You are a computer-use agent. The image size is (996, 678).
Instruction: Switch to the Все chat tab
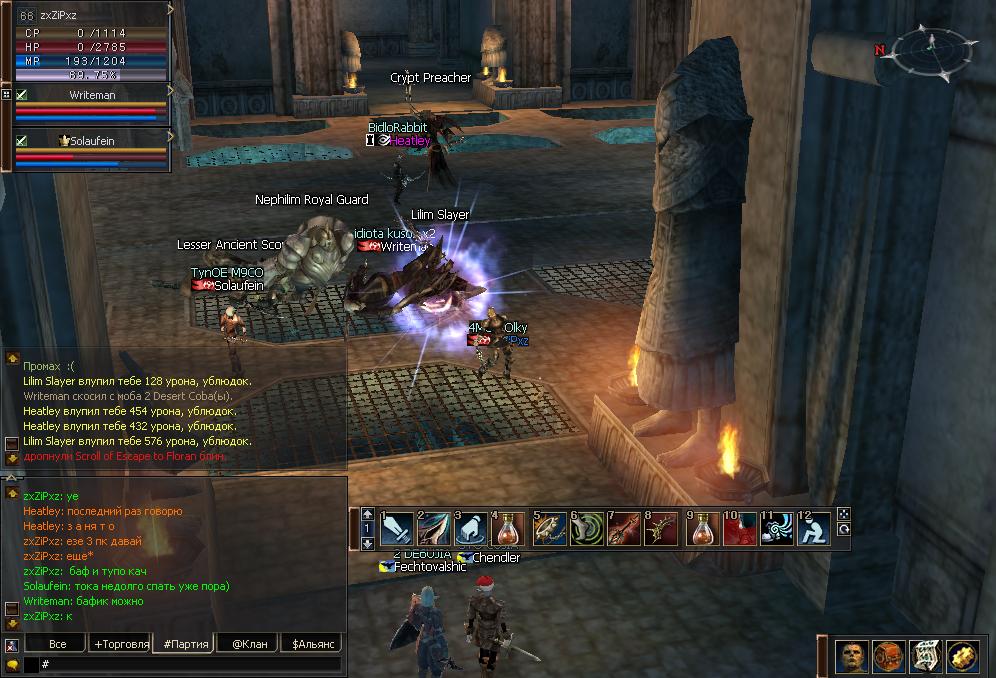(57, 643)
